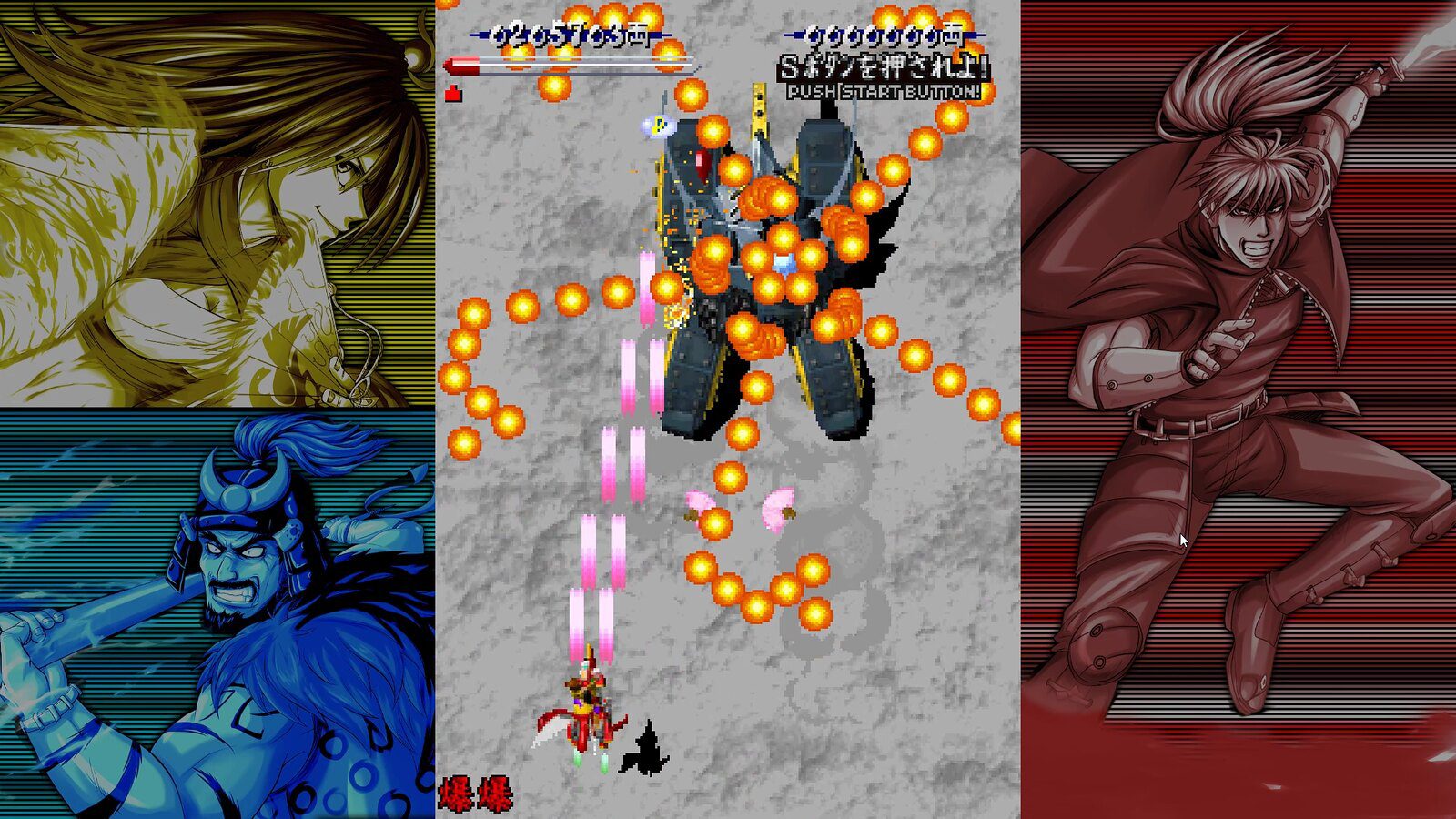The width and height of the screenshot is (1456, 819).
Task: Select the 爆爆 bomb kanji indicators
Action: pos(477,793)
